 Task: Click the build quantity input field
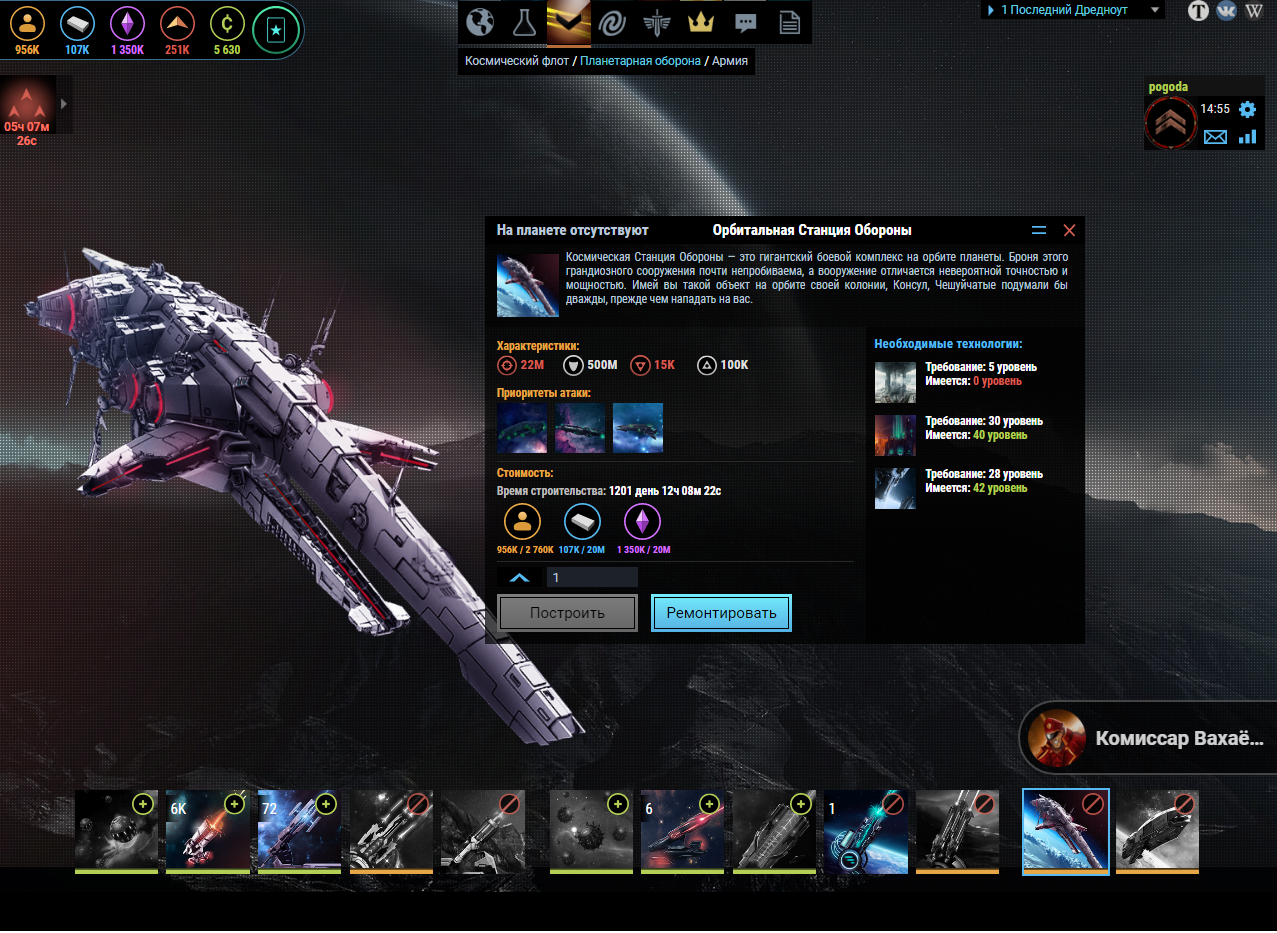[592, 577]
